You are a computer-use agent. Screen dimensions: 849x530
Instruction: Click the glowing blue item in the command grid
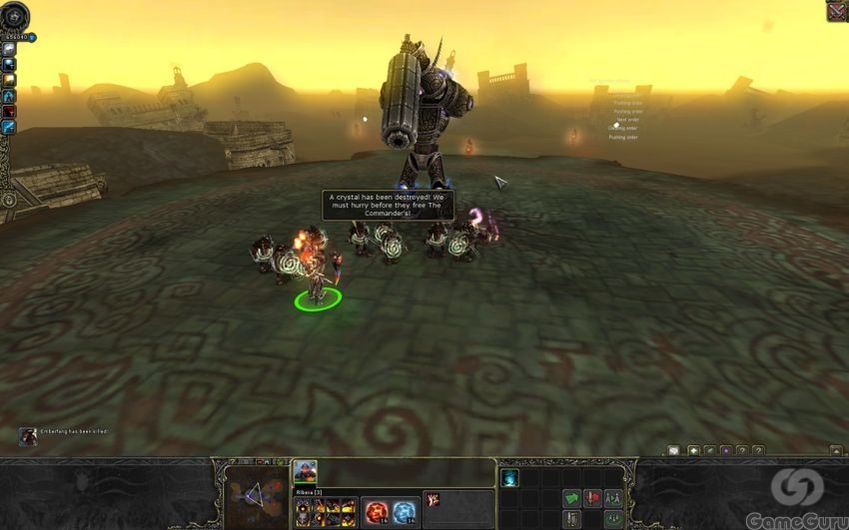[x=509, y=478]
